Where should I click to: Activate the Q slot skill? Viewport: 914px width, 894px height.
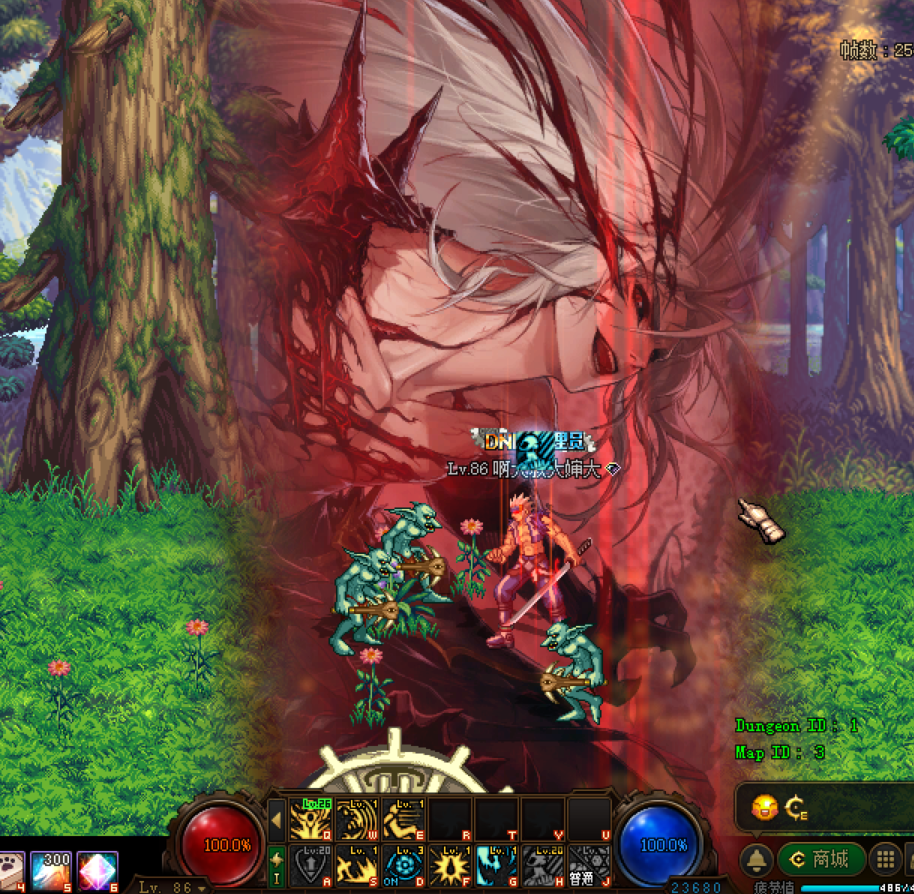(x=309, y=819)
